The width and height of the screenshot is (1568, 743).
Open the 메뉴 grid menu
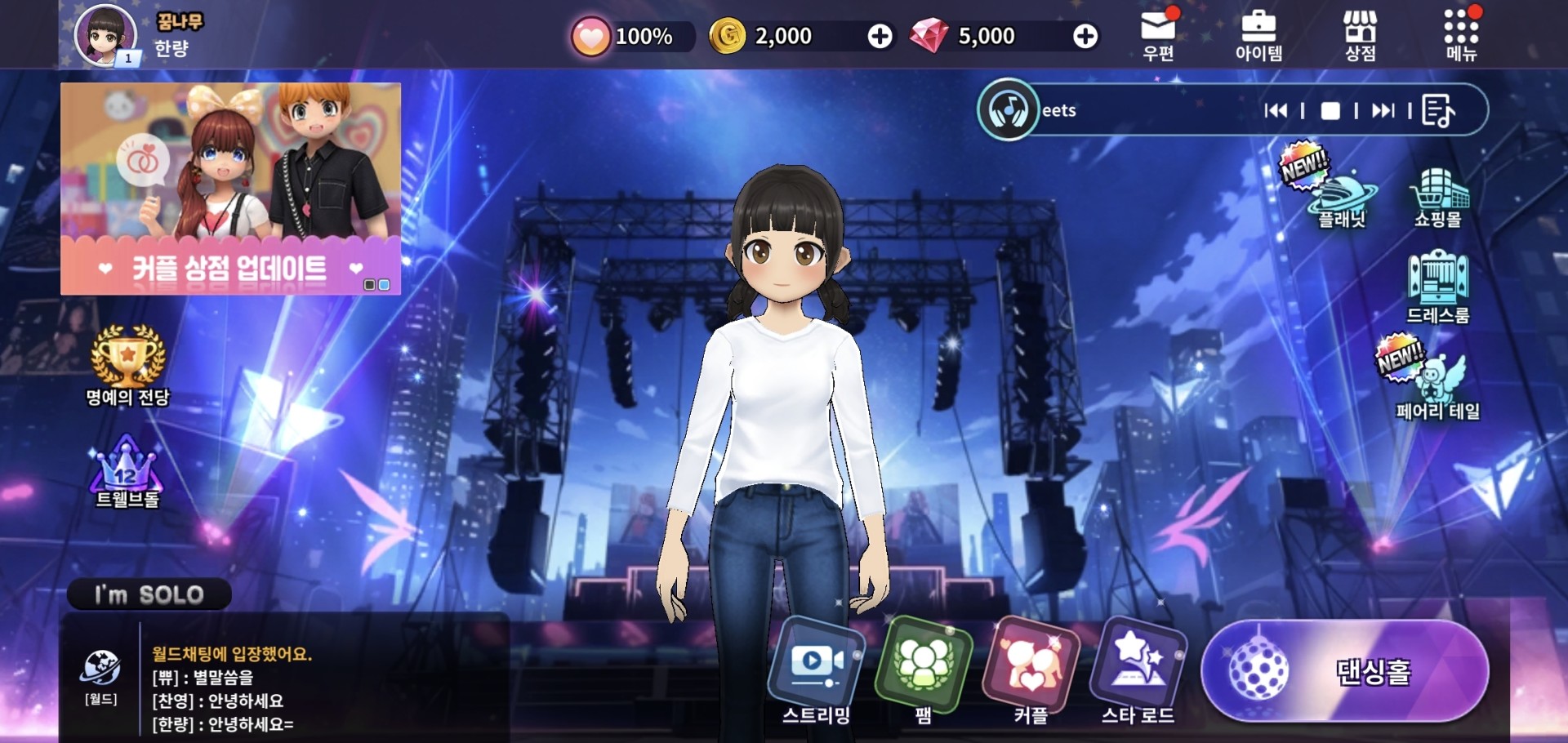1461,35
